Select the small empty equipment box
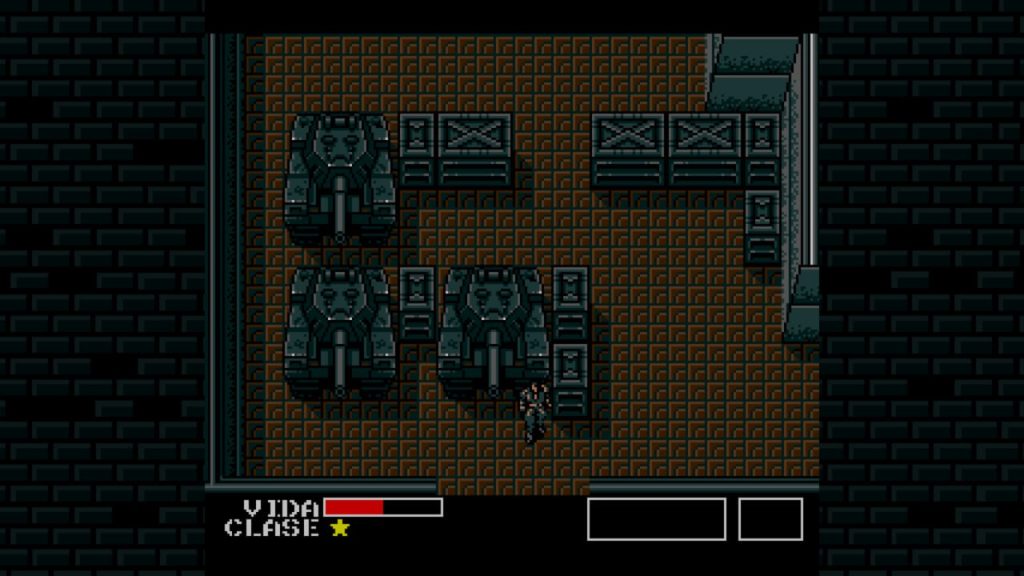Viewport: 1024px width, 576px height. pos(770,519)
